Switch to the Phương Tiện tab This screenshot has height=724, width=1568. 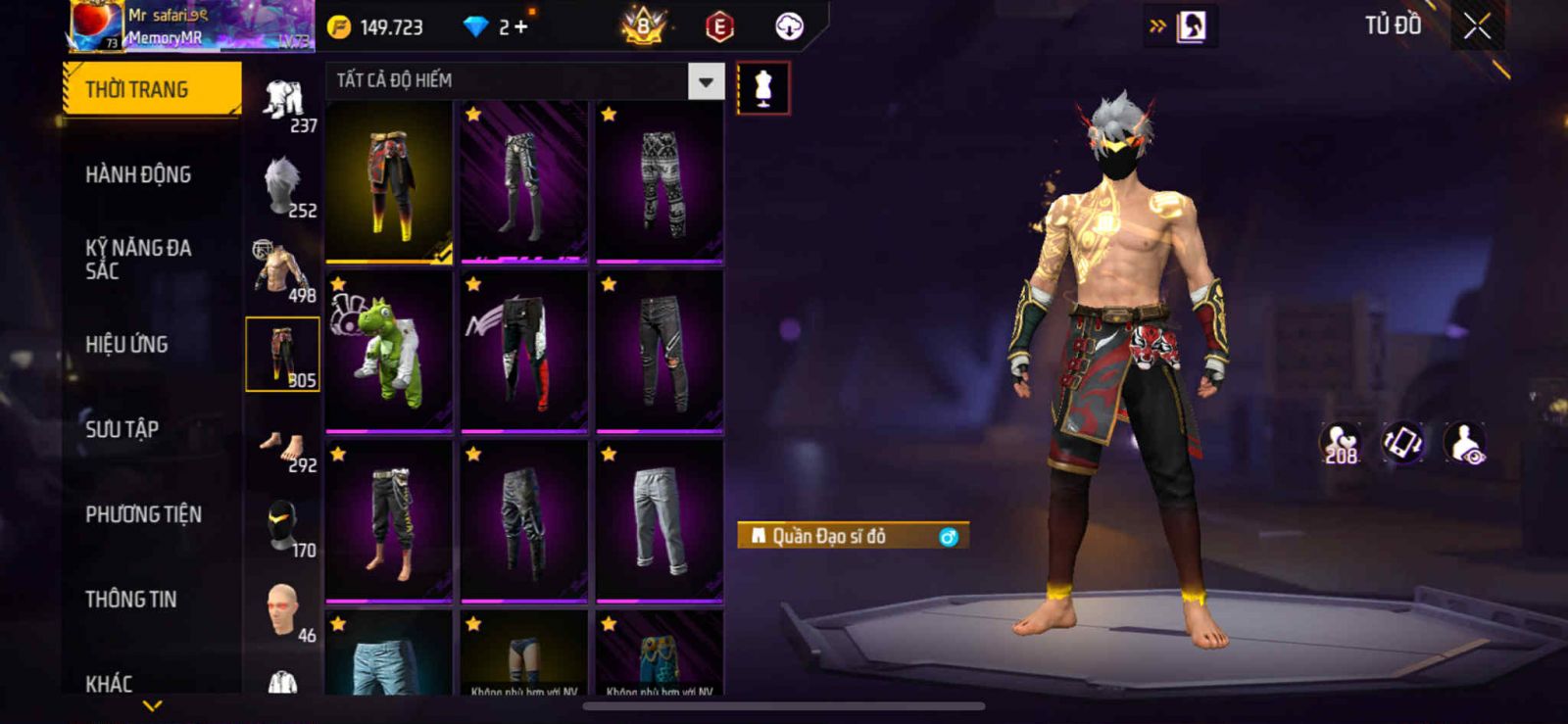tap(143, 514)
